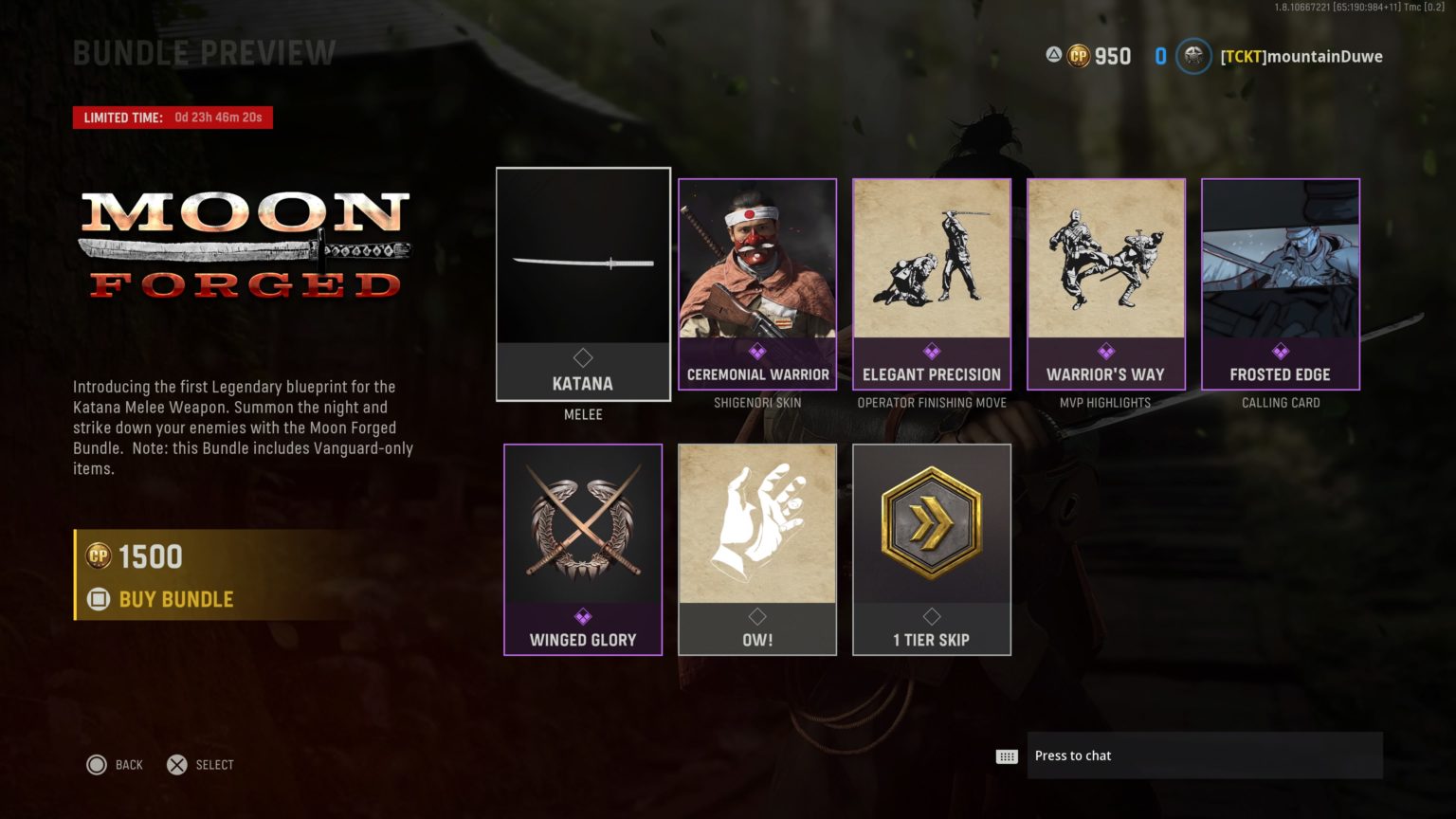Click the keyboard icon beside the chat bar
Screen dimensions: 1456x819
1007,755
